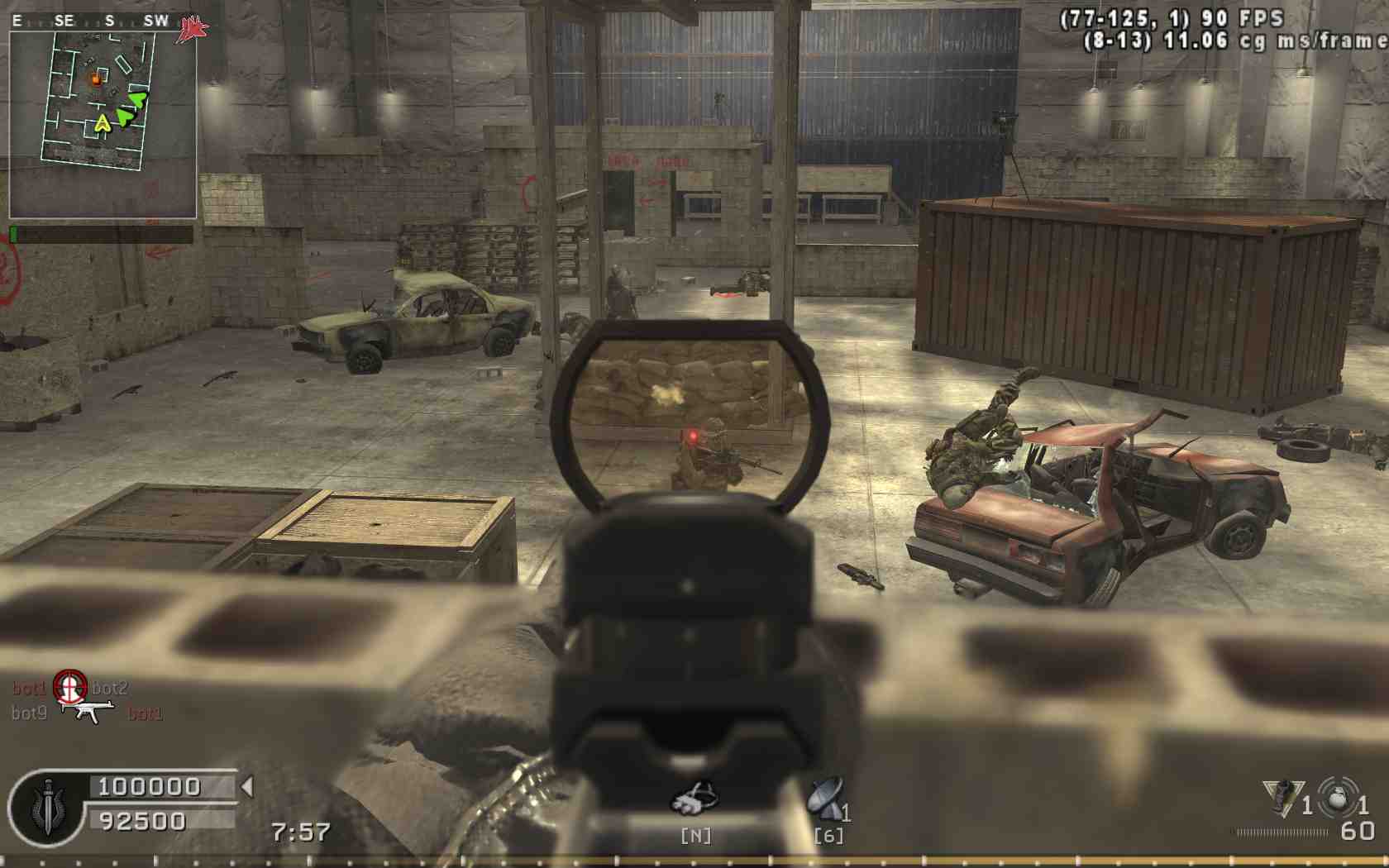Click the orange objective marker on minimap
The image size is (1389, 868).
pyautogui.click(x=96, y=79)
